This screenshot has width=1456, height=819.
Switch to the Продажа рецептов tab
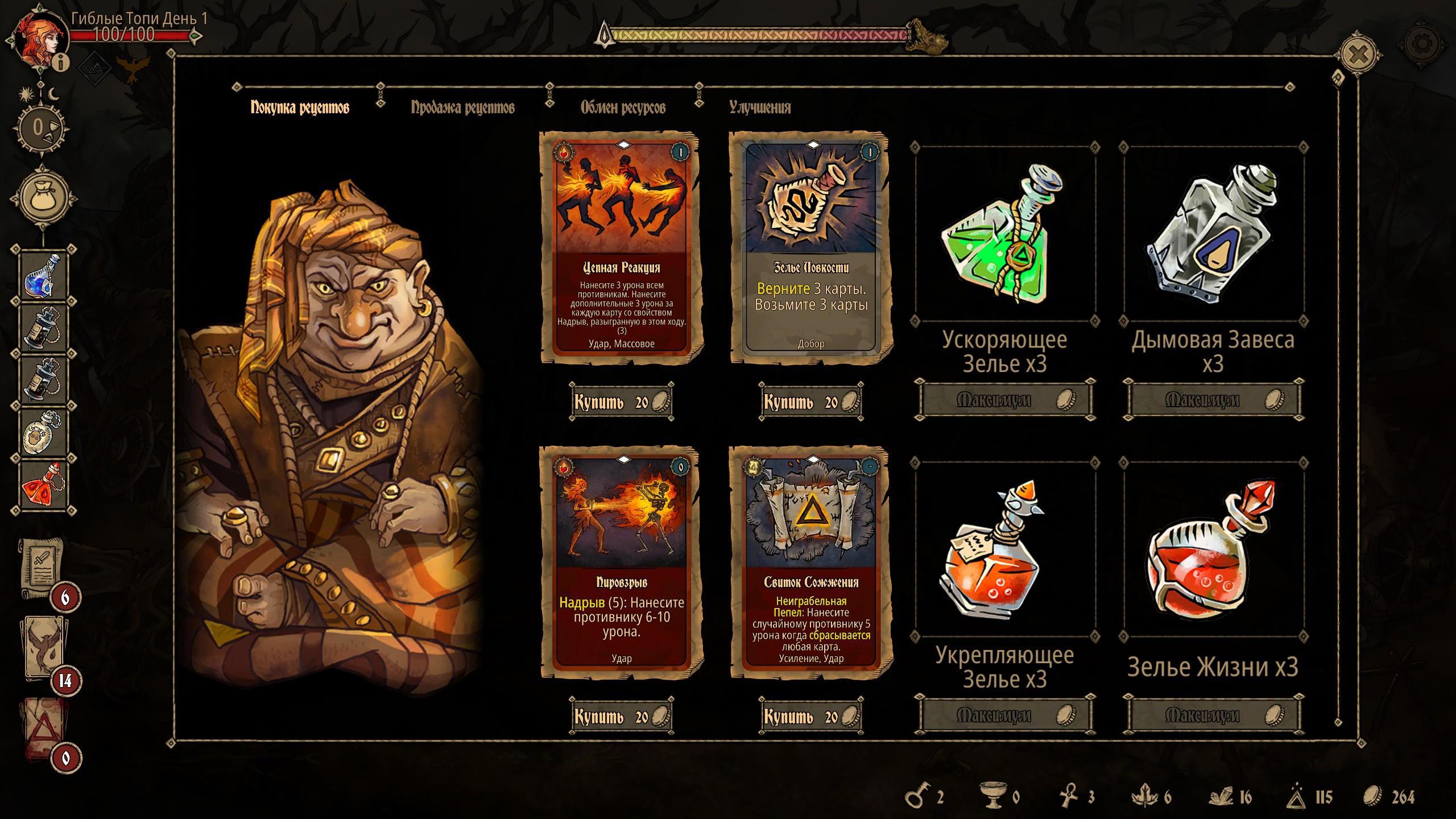pos(462,107)
